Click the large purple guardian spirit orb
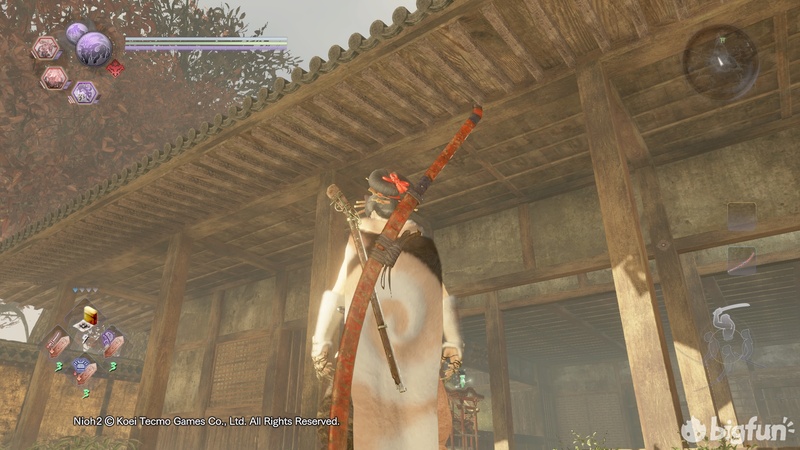Viewport: 800px width, 450px height. point(94,47)
